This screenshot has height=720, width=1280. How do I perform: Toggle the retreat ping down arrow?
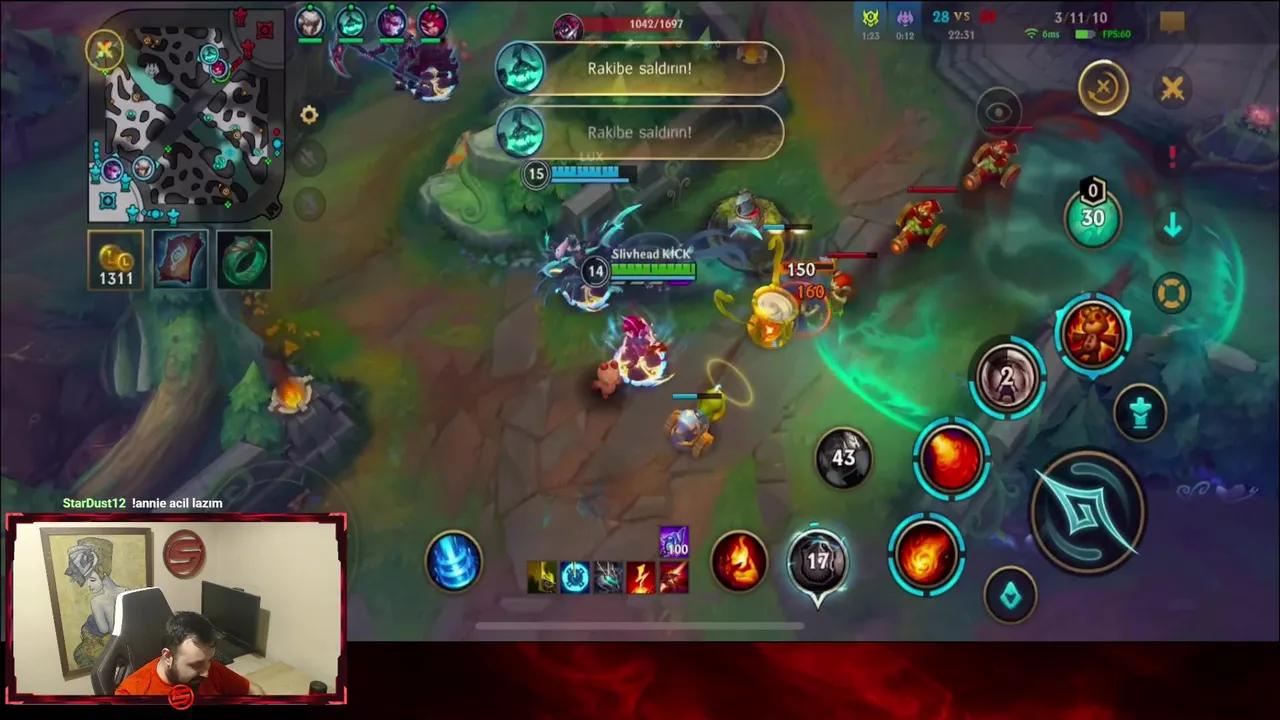click(x=1173, y=225)
